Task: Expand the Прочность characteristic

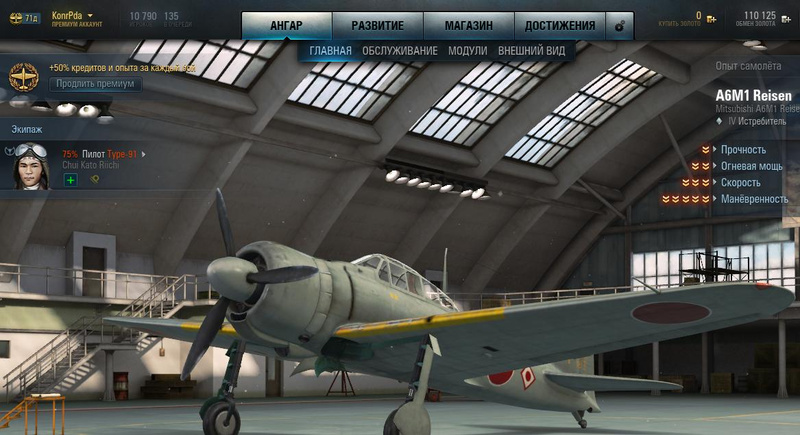Action: point(745,150)
